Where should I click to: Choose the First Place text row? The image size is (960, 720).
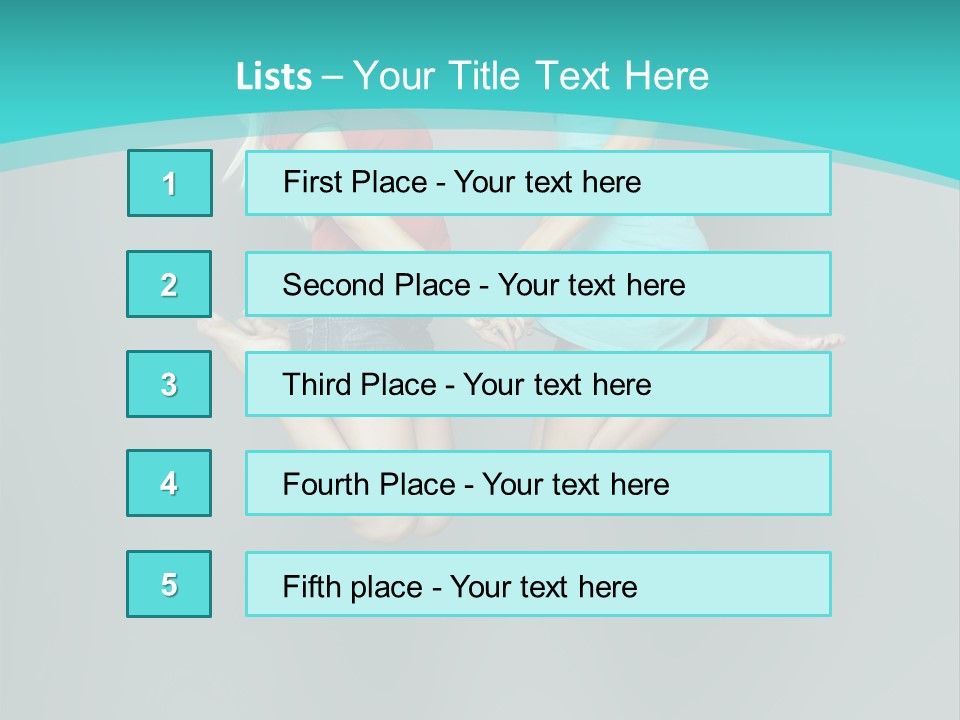point(538,183)
